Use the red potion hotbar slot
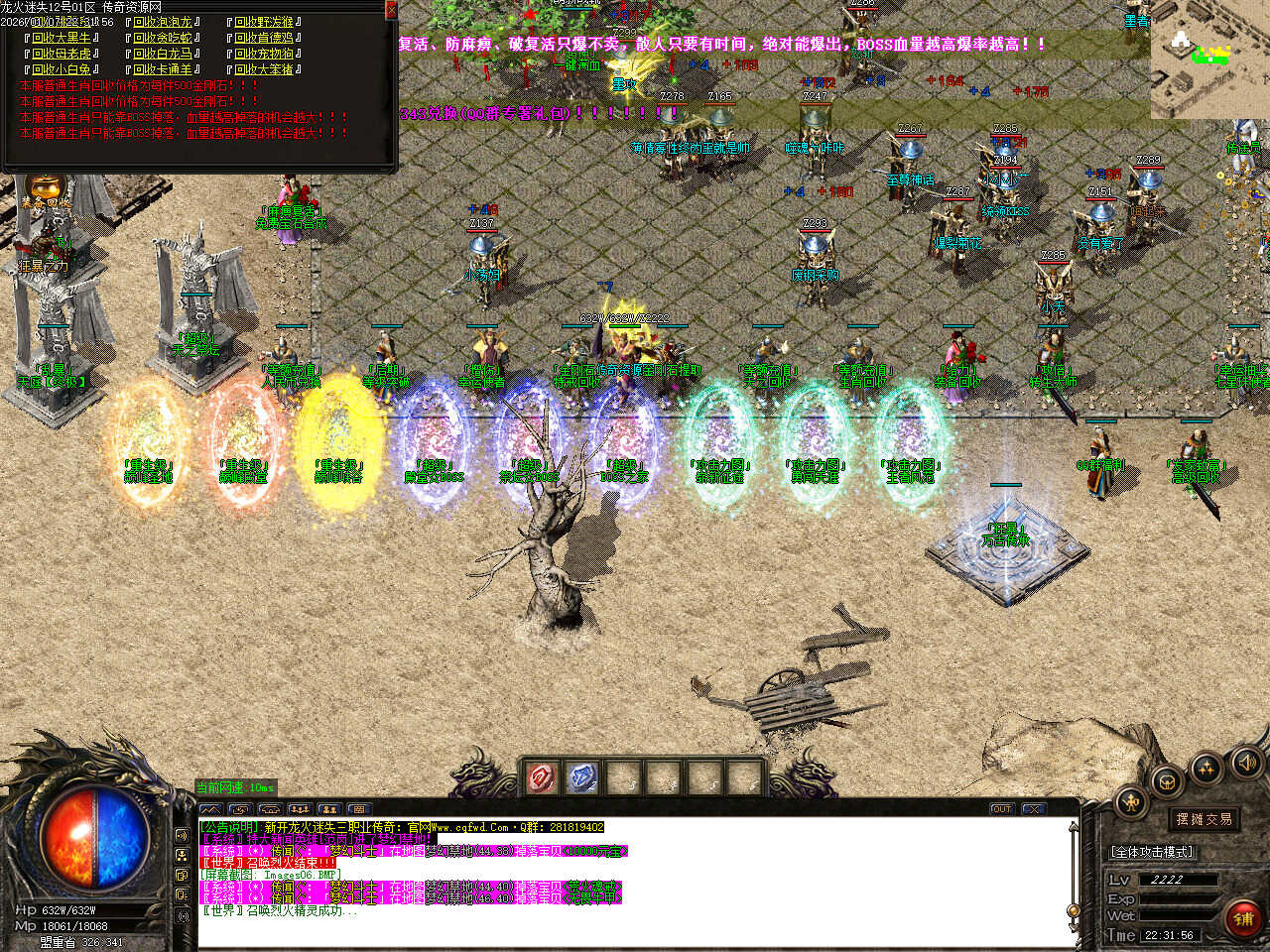Screen dimensions: 1270x952 pos(541,778)
